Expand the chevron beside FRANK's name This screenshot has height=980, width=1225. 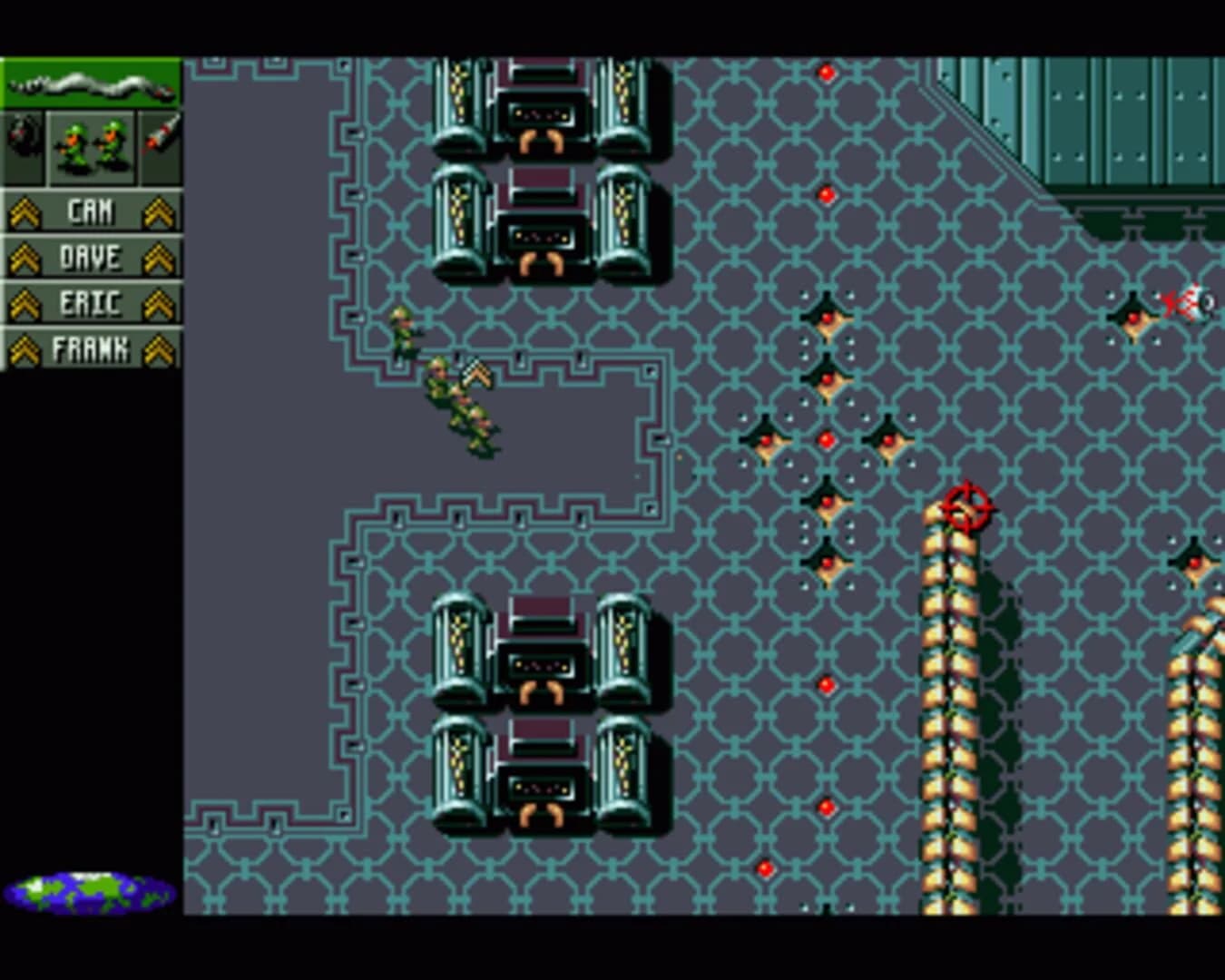159,348
